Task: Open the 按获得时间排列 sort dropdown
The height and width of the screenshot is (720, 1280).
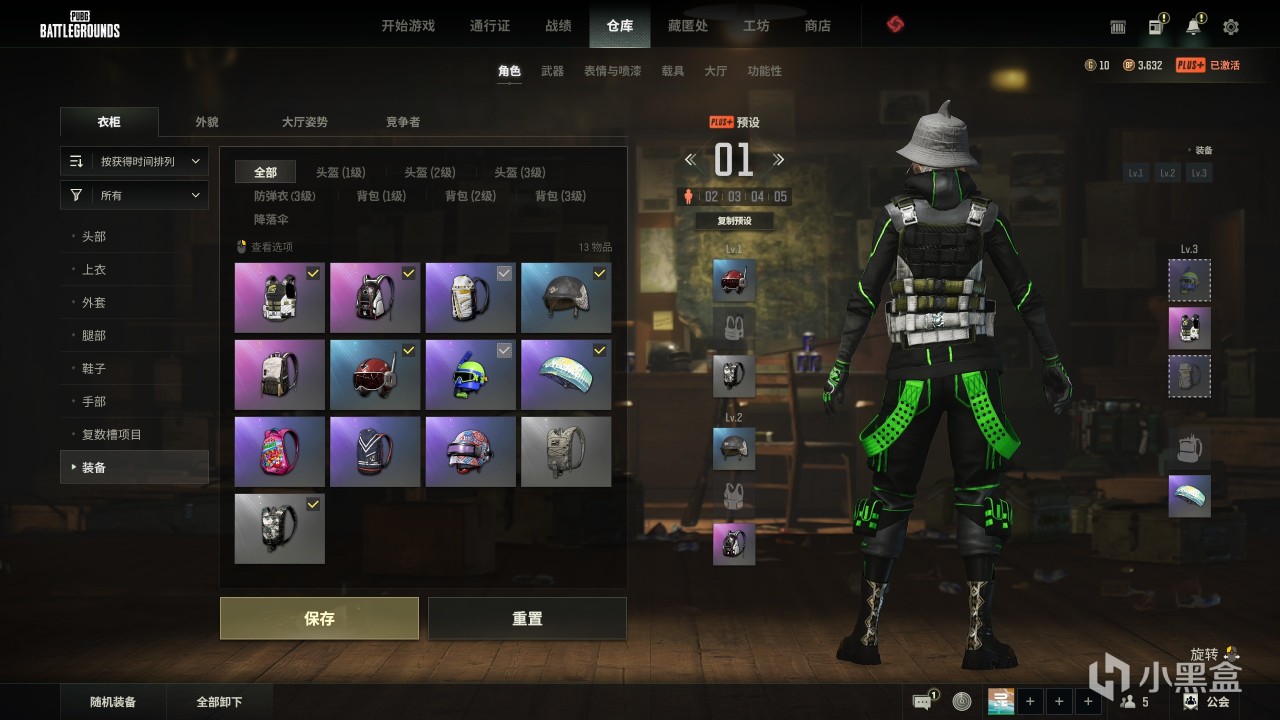Action: click(x=135, y=161)
